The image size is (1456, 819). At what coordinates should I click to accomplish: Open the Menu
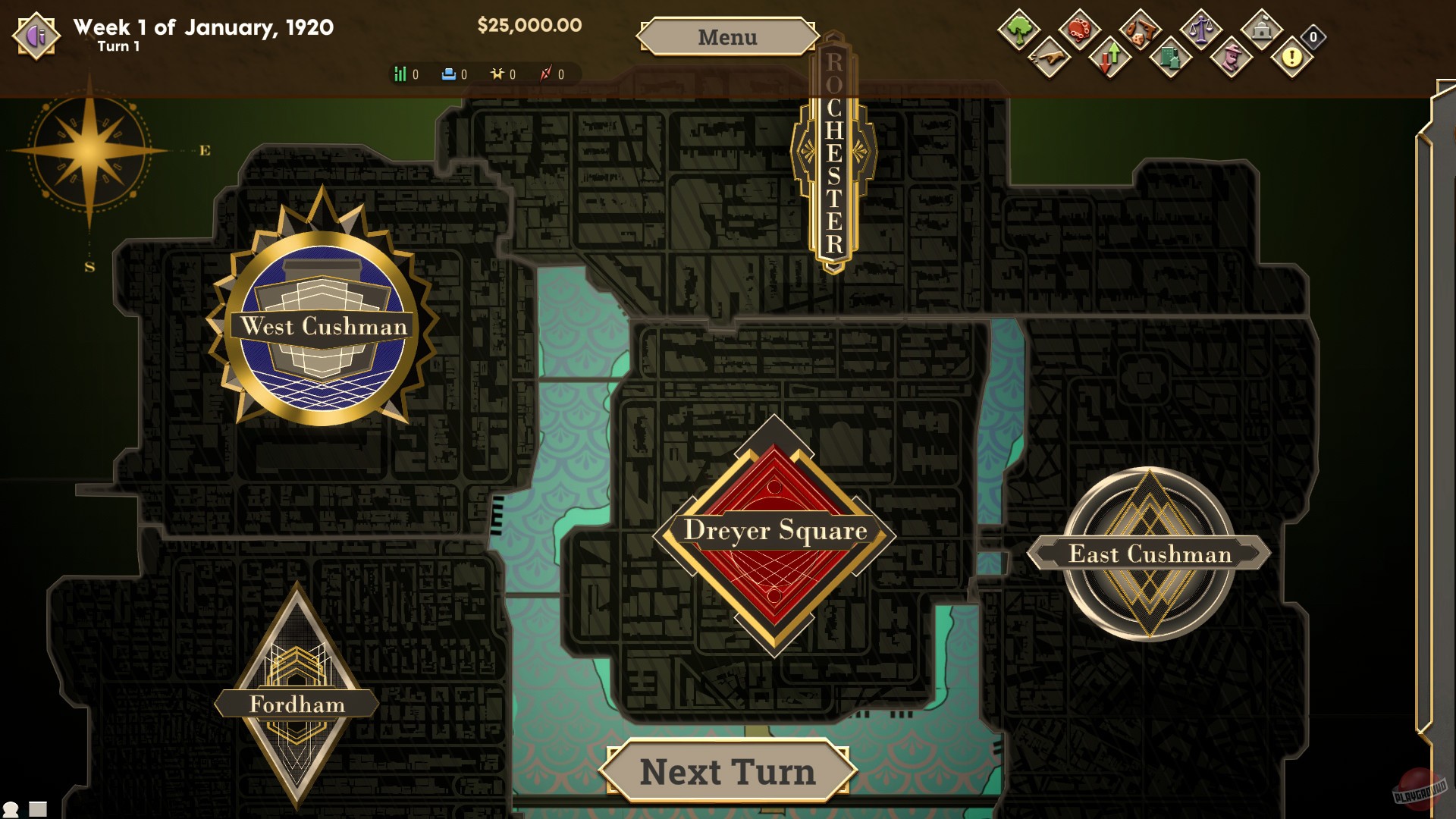[727, 36]
